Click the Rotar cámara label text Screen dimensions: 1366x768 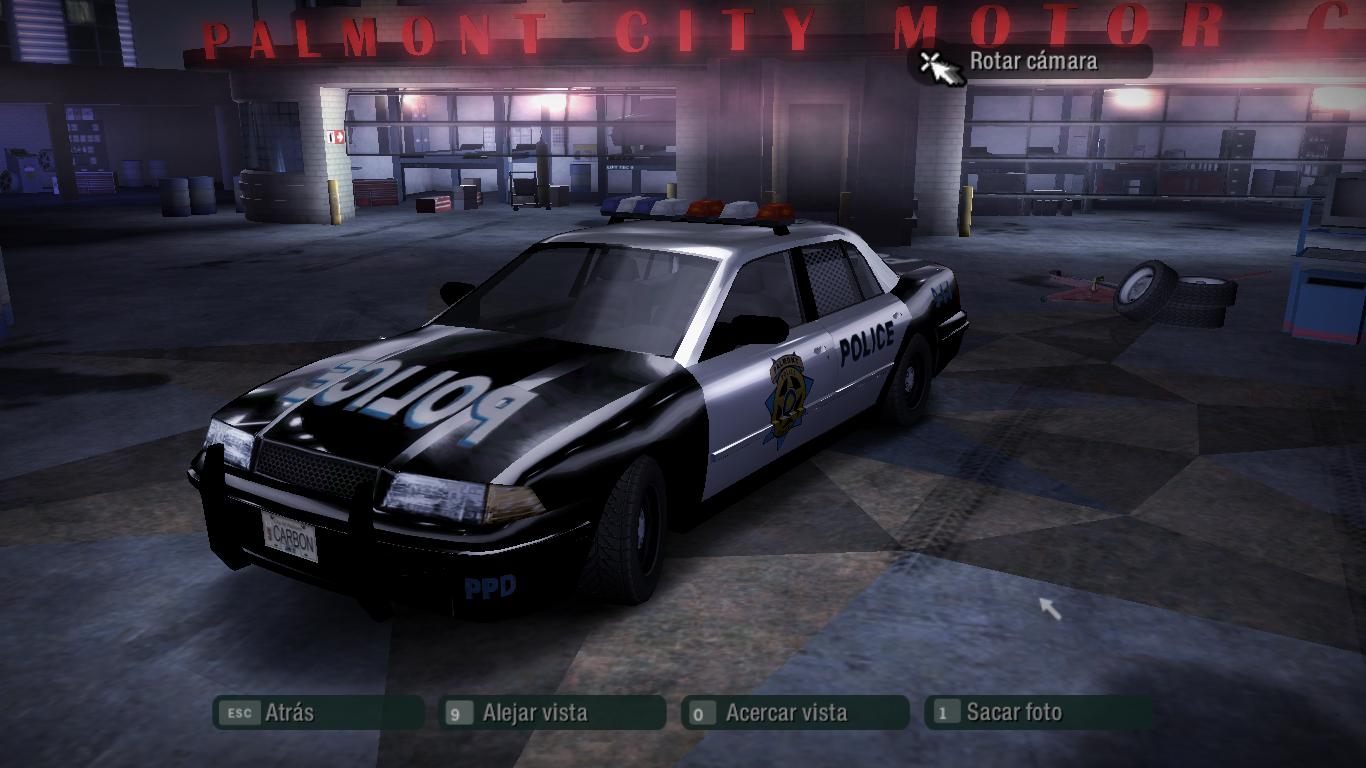click(1035, 60)
